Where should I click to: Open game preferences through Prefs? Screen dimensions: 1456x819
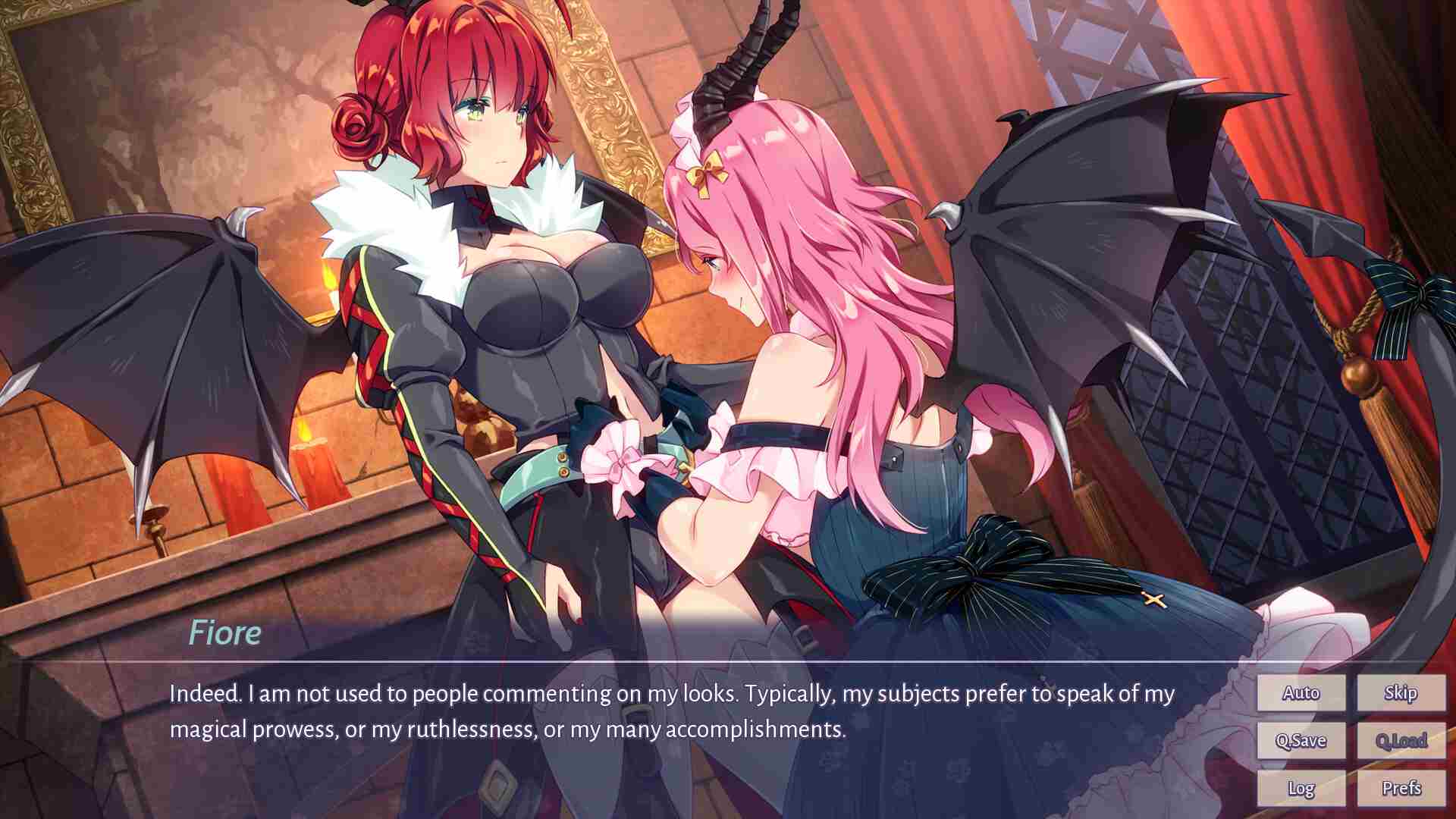pyautogui.click(x=1401, y=789)
